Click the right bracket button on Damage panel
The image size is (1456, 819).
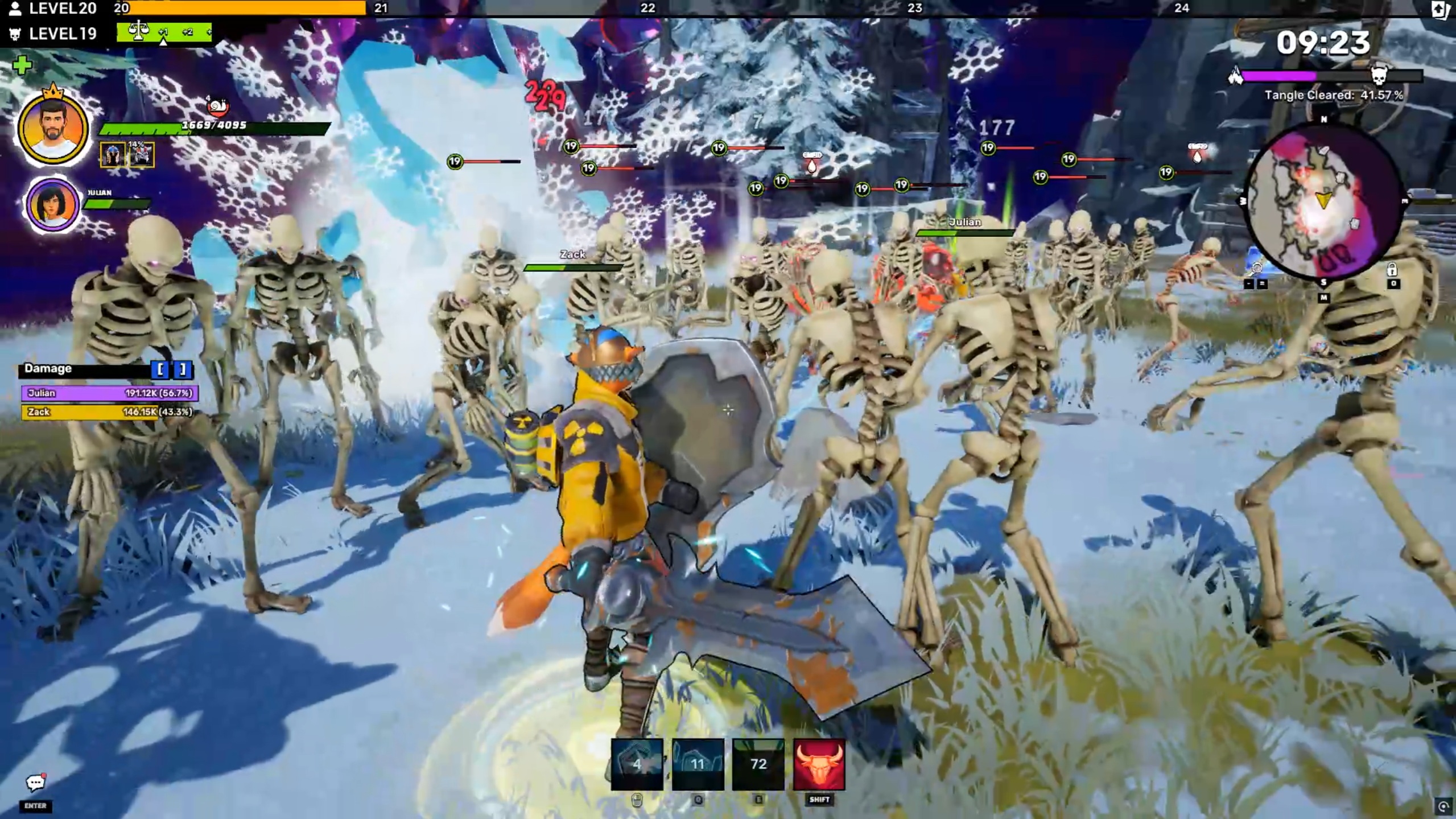tap(183, 369)
